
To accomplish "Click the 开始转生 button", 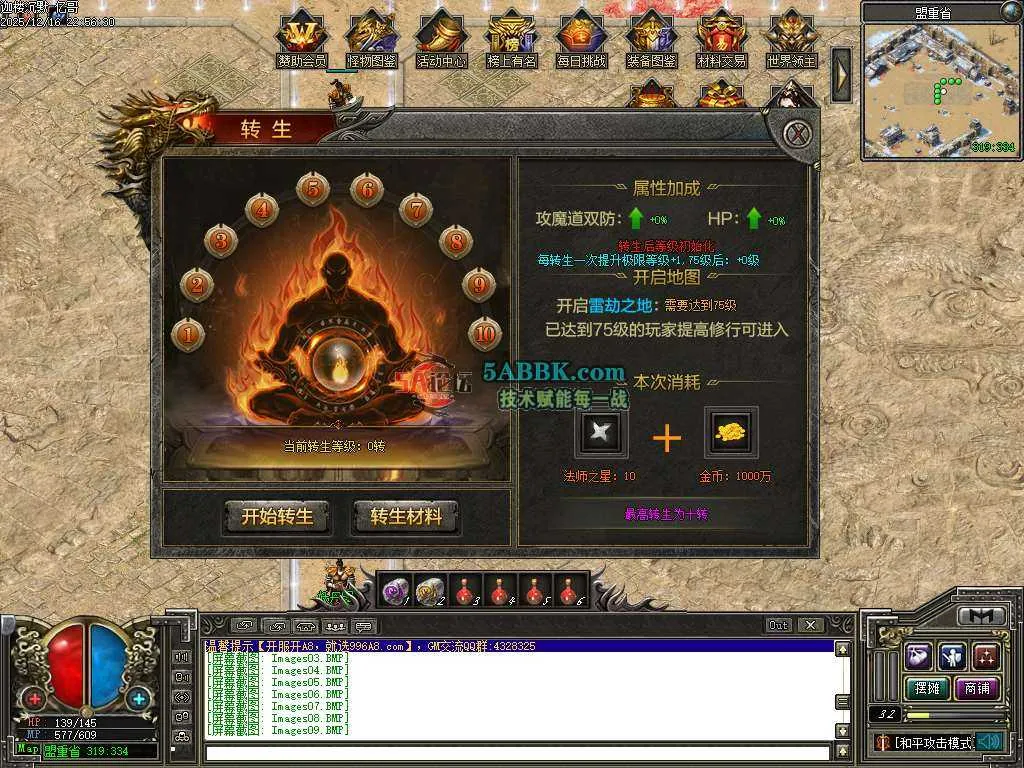I will point(277,517).
